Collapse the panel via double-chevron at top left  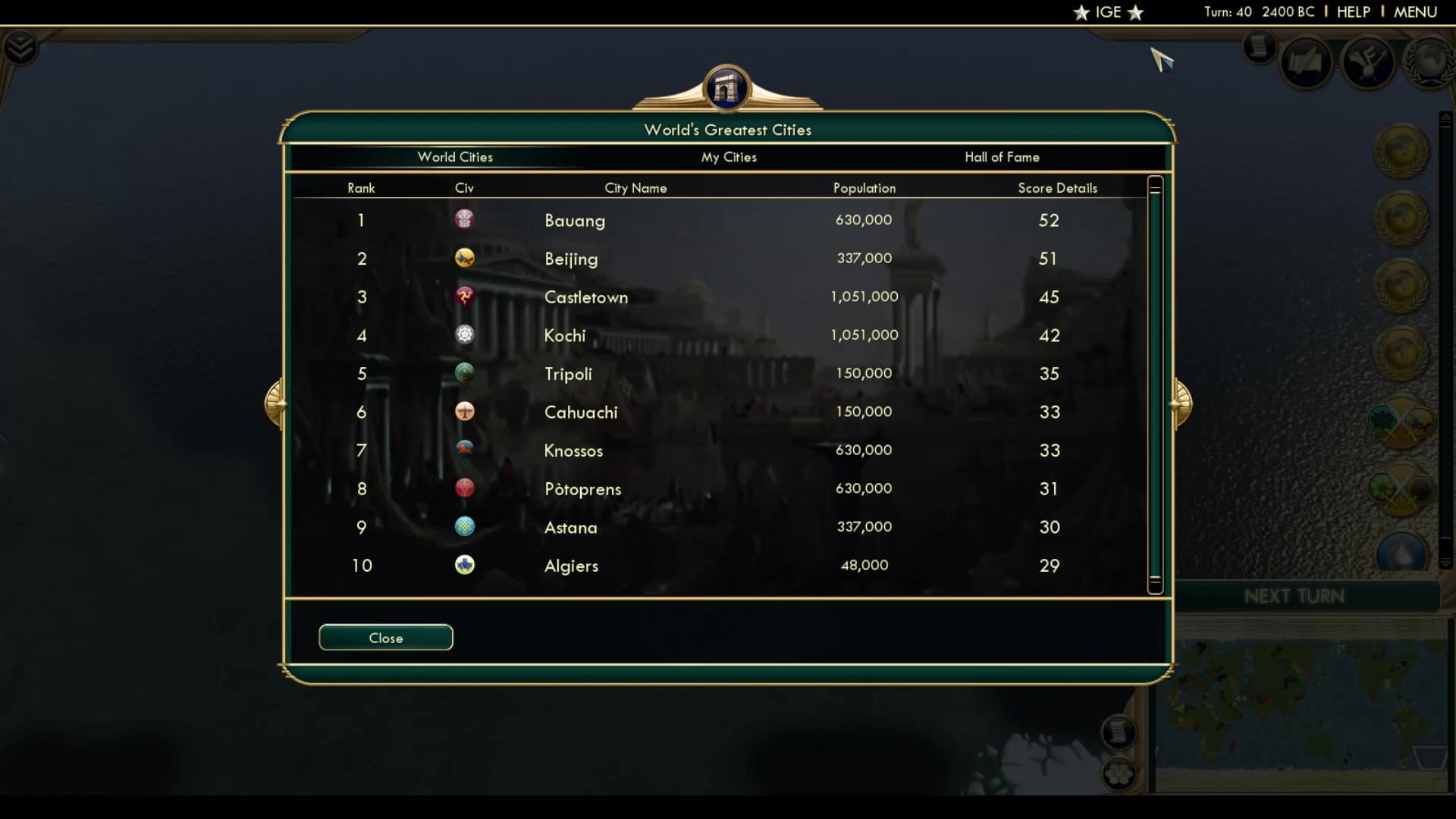pos(22,47)
